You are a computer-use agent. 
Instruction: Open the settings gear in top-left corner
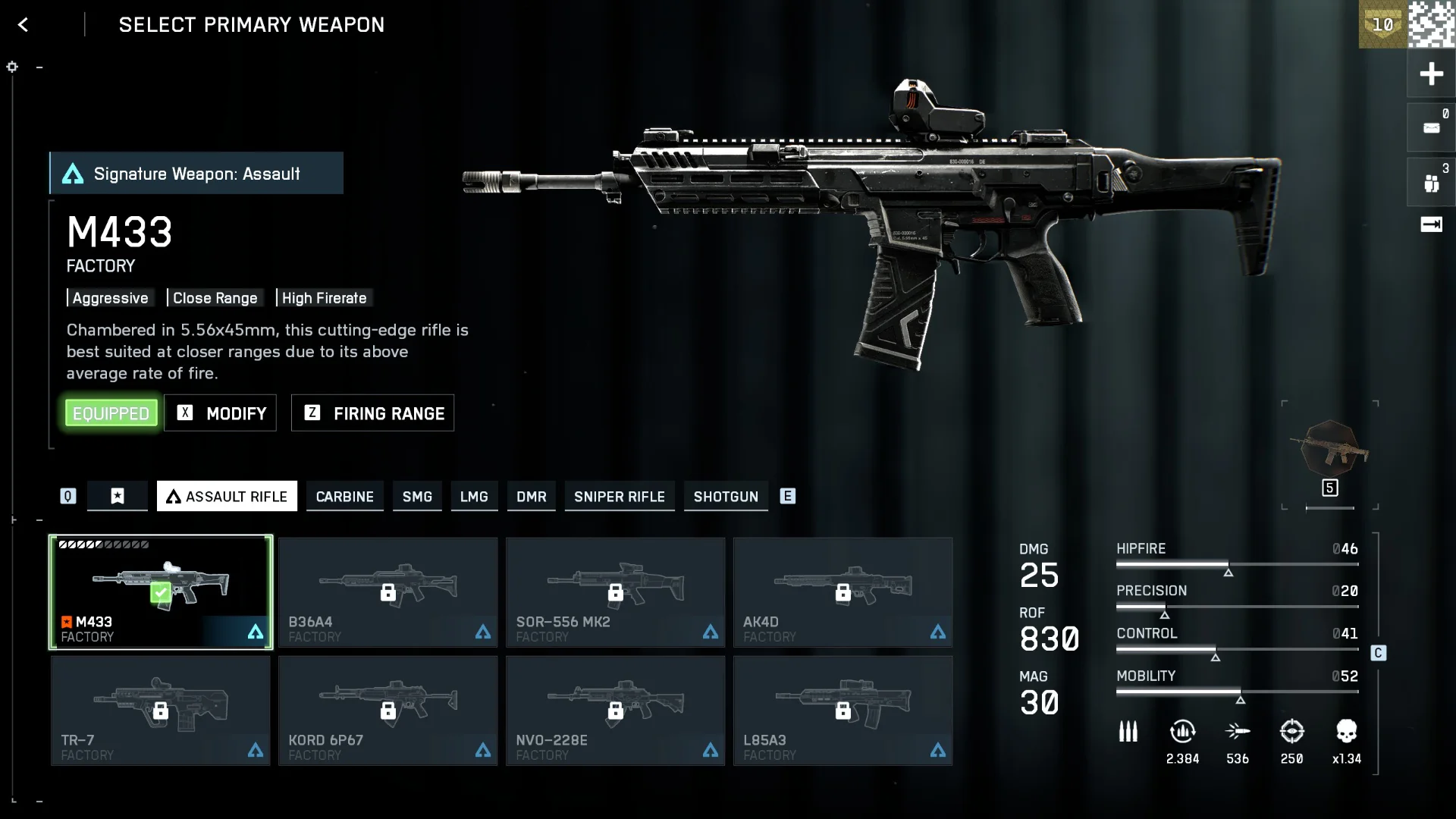(11, 67)
